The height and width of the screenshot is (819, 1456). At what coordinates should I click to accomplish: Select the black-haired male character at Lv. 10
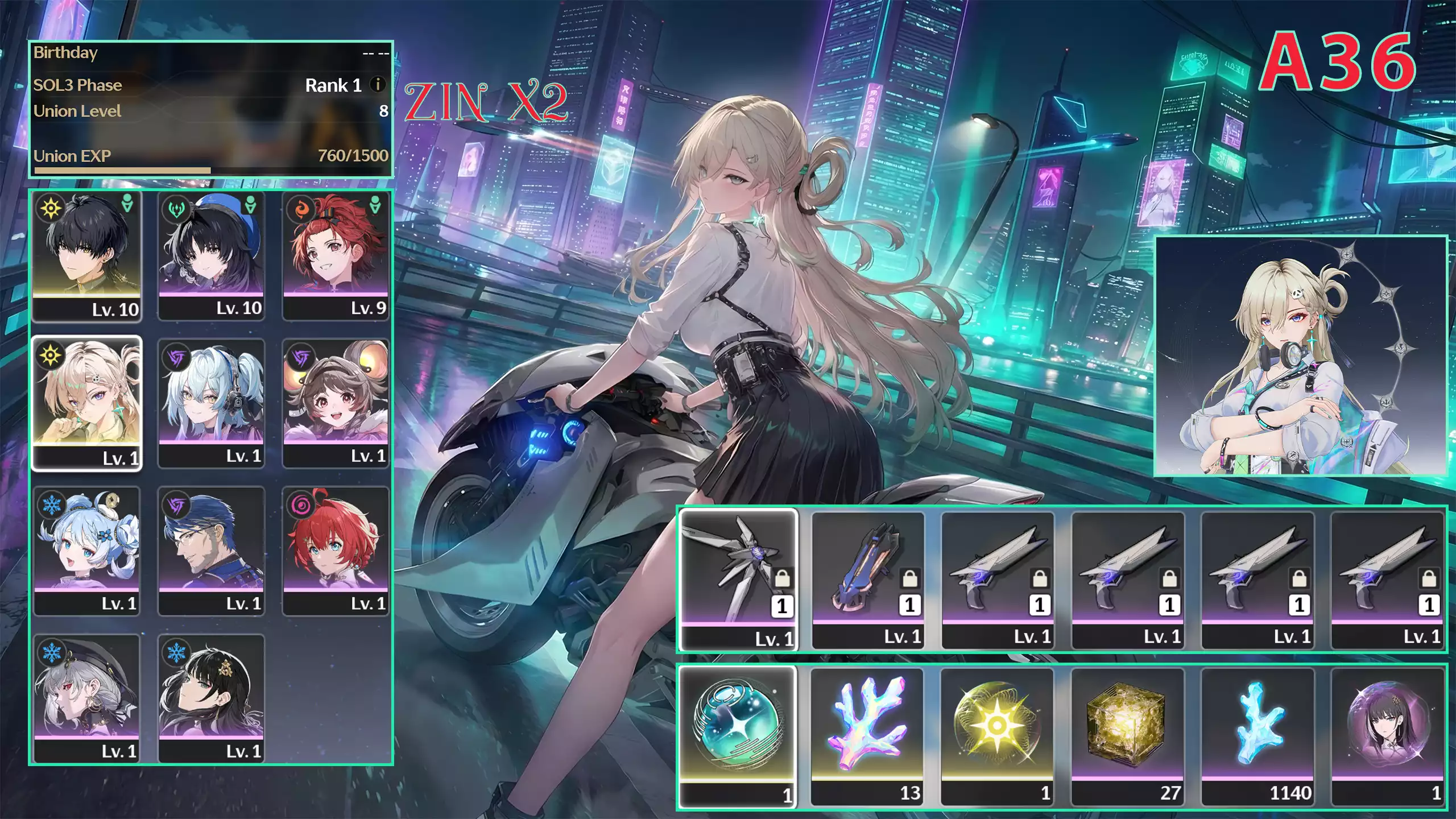86,256
